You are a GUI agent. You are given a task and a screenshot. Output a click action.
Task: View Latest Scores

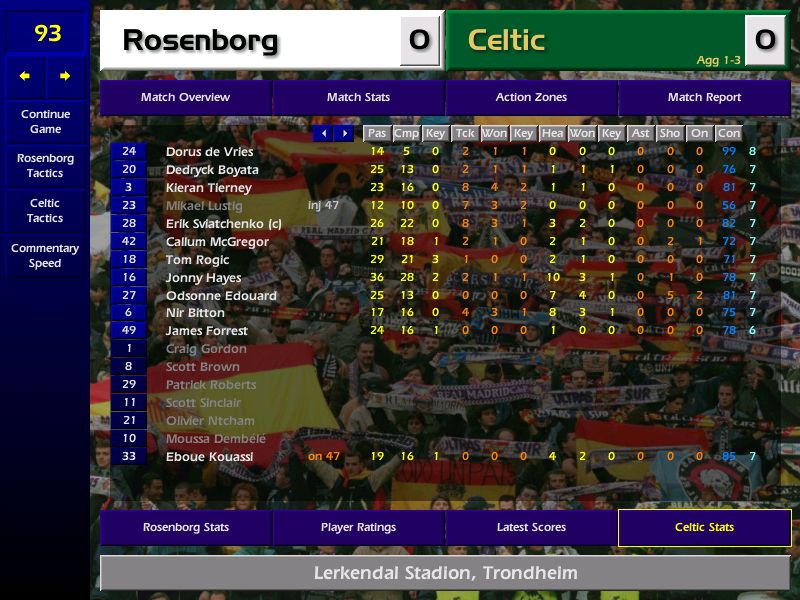point(531,527)
